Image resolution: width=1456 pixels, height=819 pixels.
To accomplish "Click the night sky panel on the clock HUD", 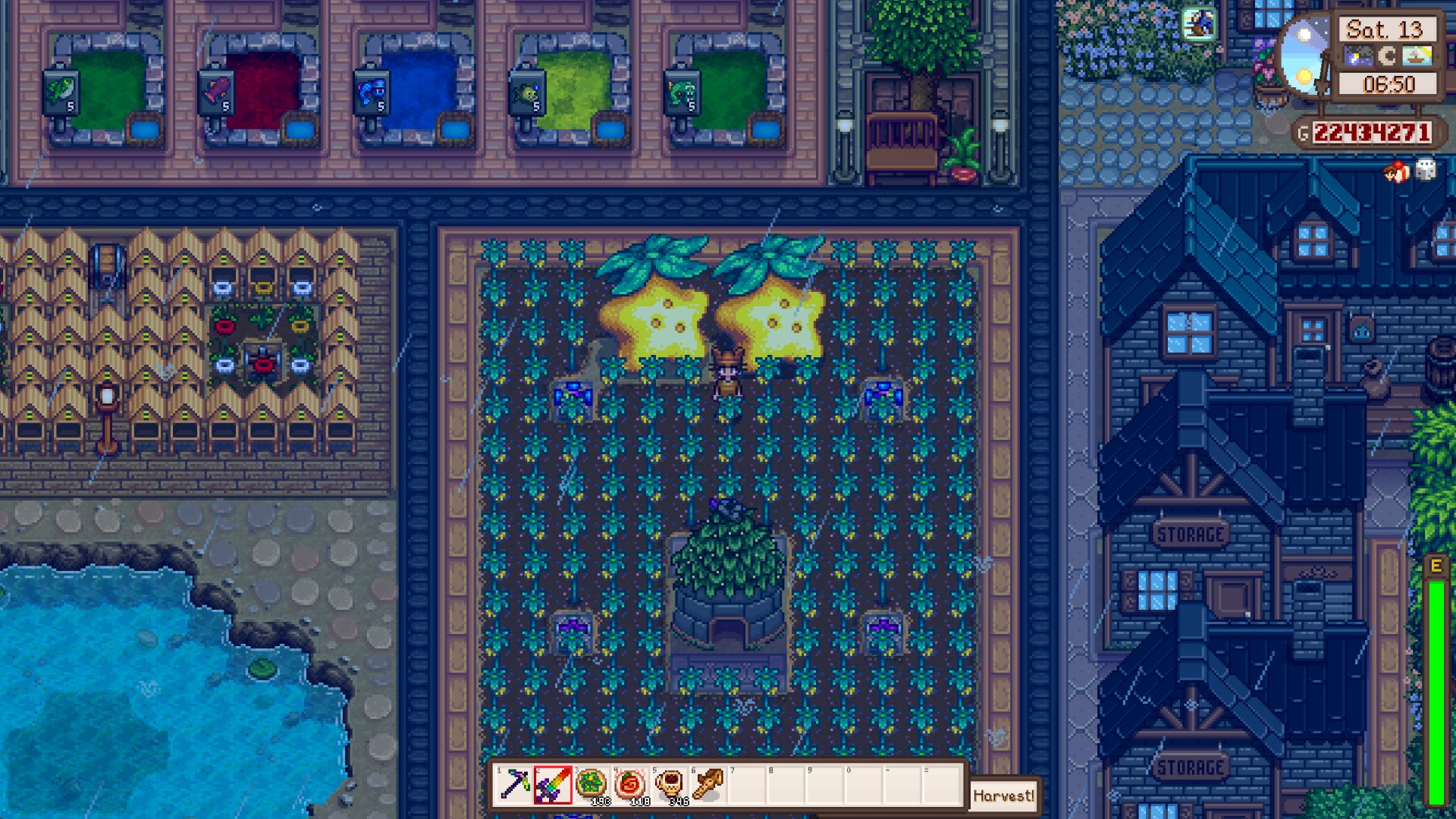I will pos(1359,55).
